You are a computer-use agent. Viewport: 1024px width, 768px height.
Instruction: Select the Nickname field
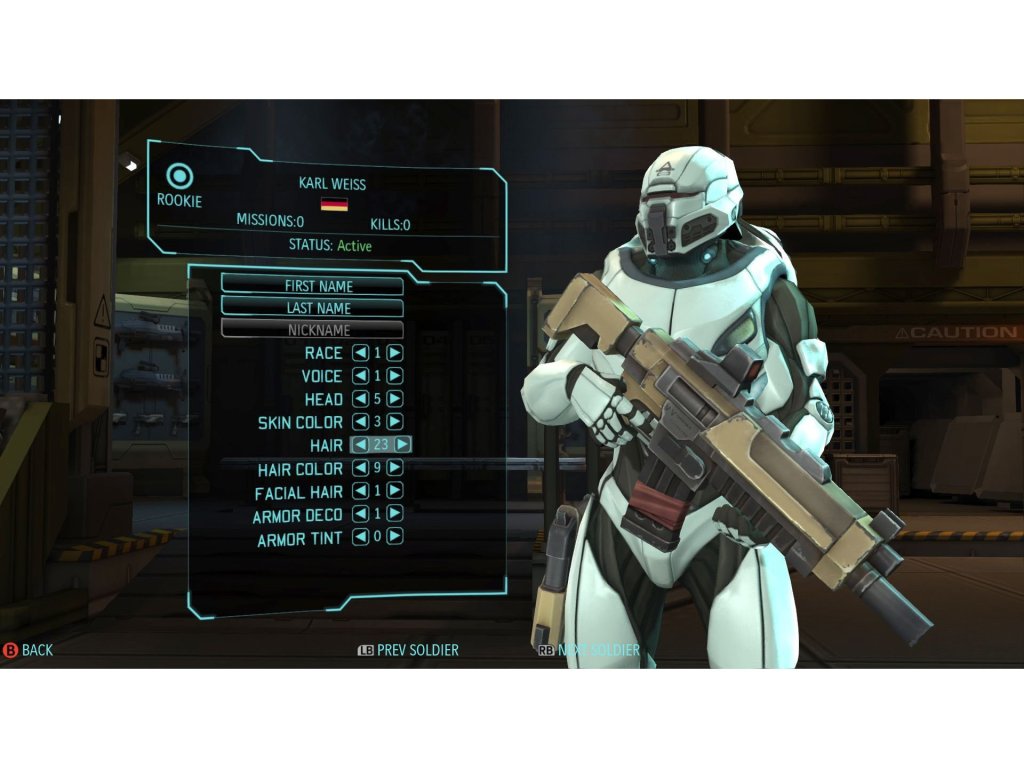pyautogui.click(x=312, y=329)
